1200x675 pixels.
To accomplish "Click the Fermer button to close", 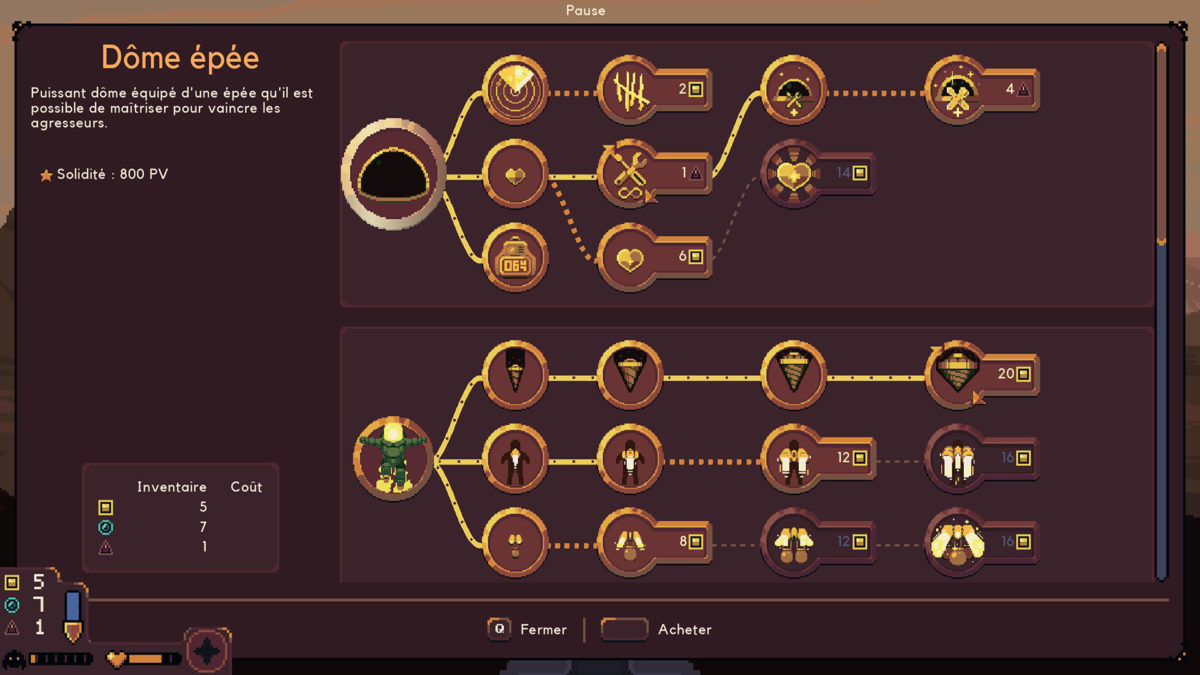I will 528,629.
